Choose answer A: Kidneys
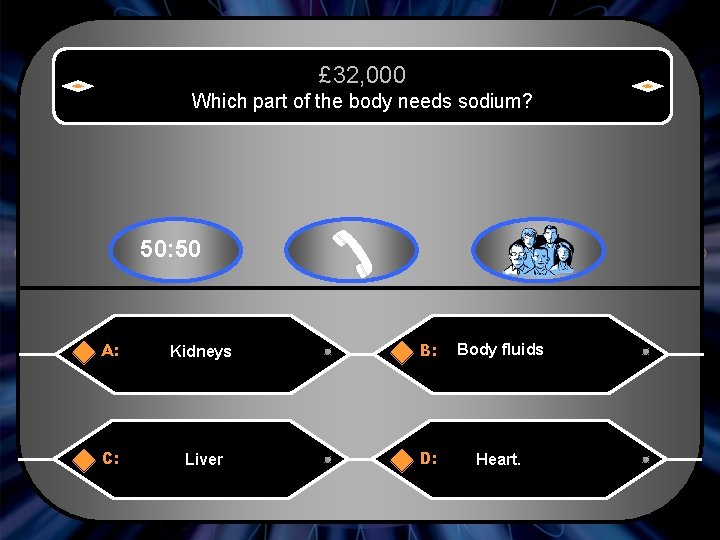 click(200, 352)
